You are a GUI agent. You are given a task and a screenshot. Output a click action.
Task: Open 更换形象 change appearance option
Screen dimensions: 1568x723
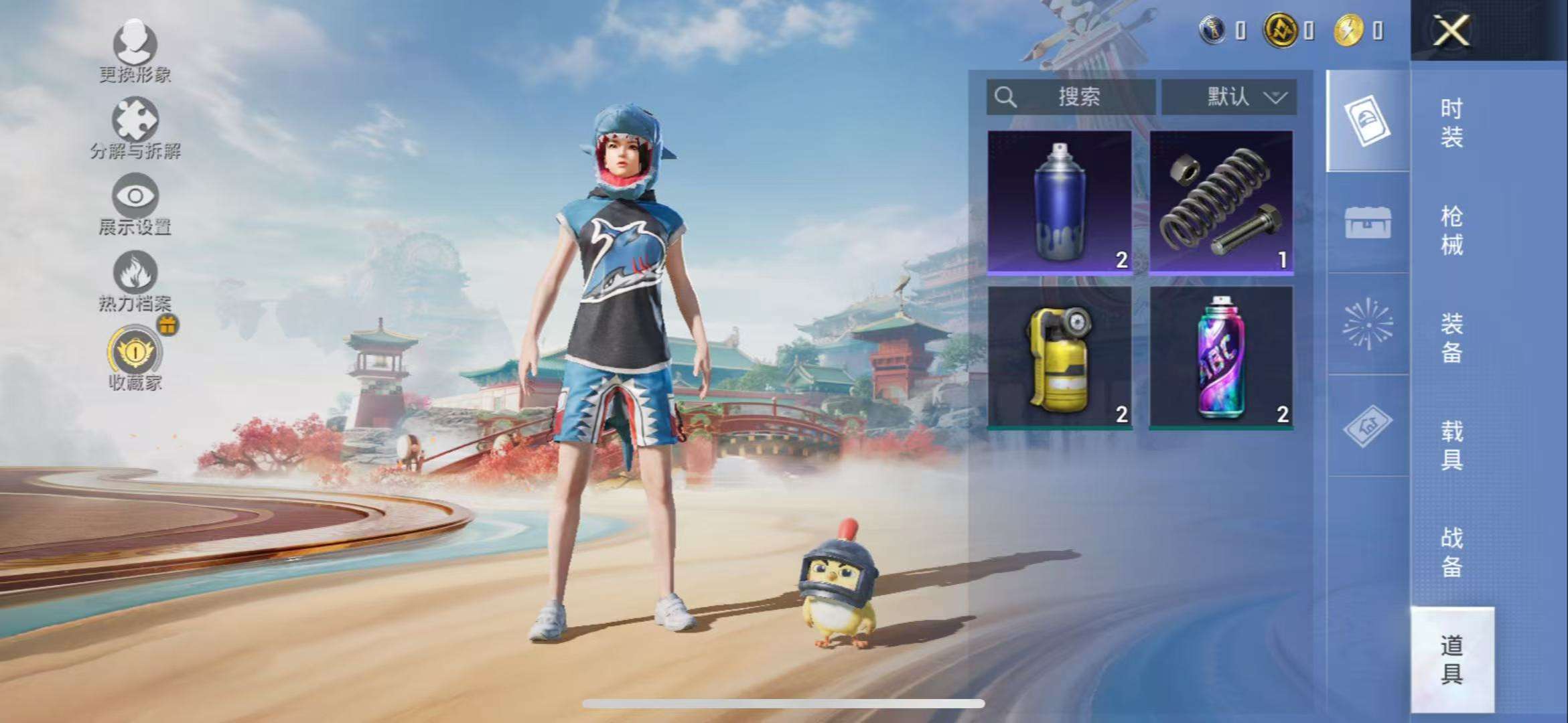135,50
